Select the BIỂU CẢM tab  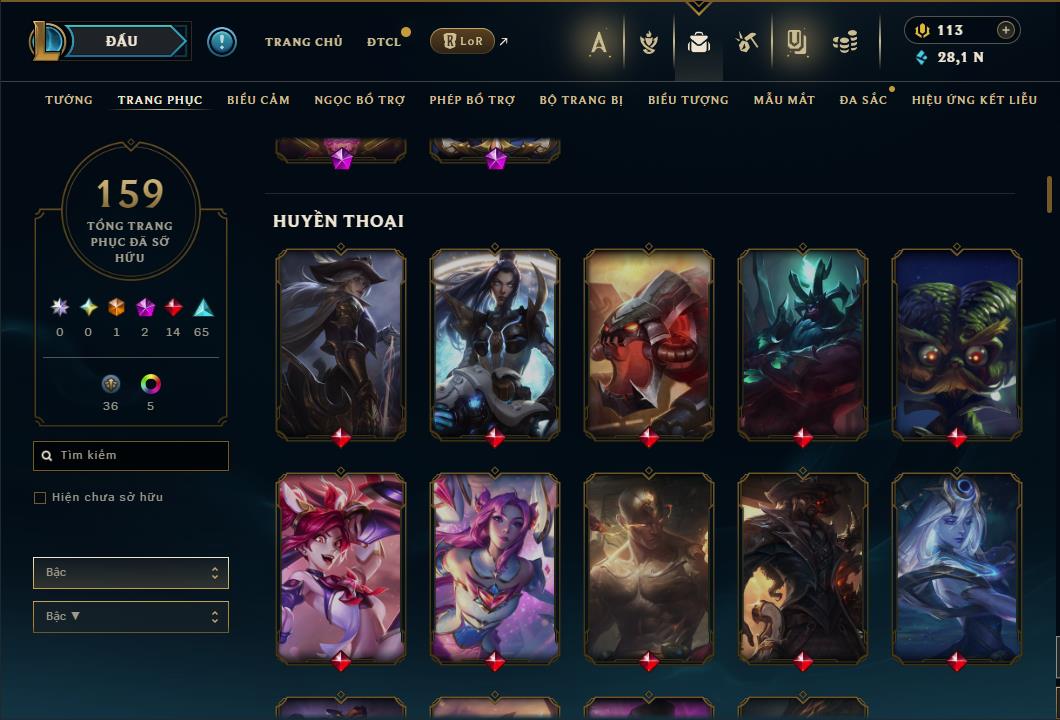click(x=258, y=100)
